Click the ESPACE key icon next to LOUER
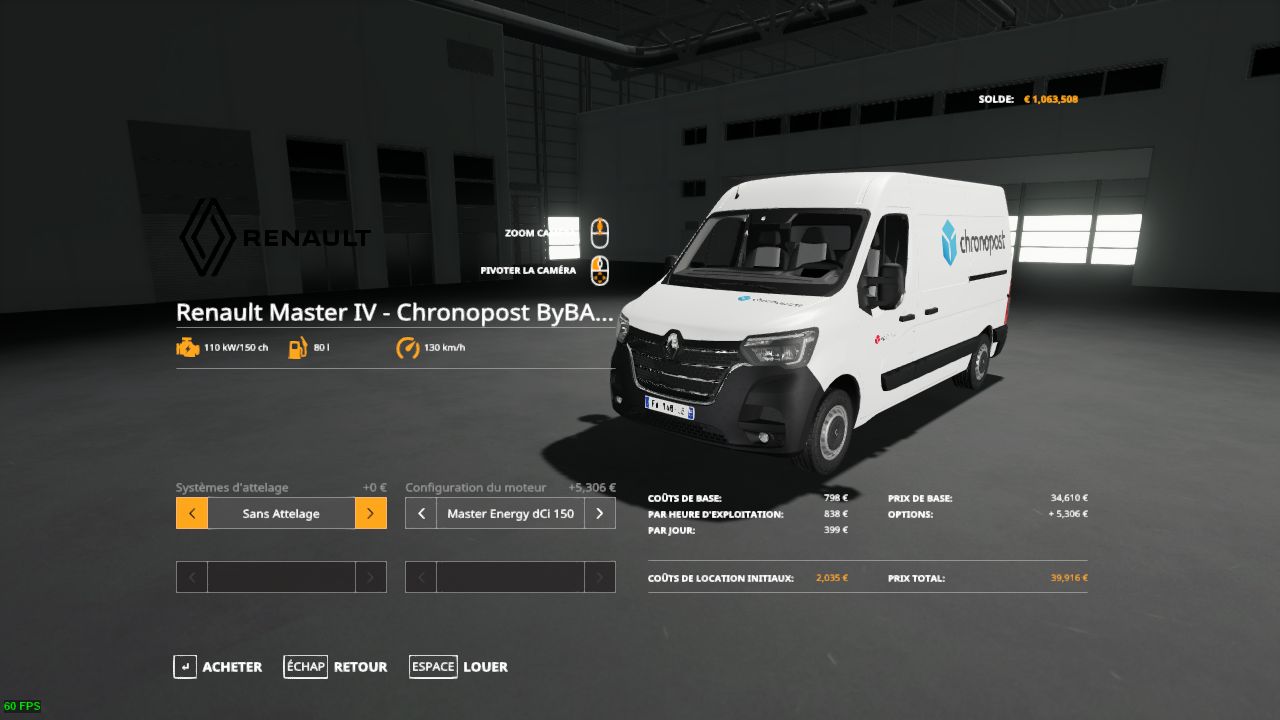This screenshot has width=1280, height=720. (x=433, y=667)
